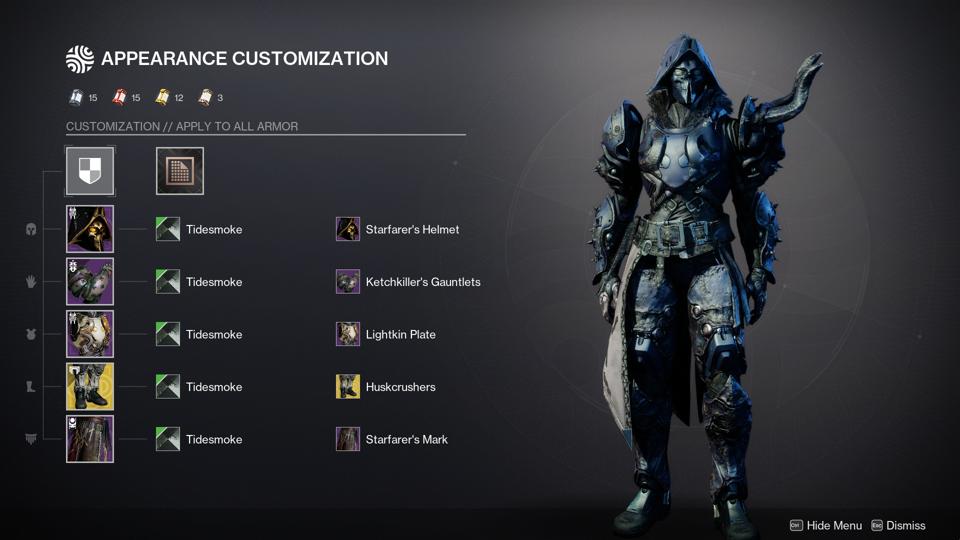Choose the gauntlets armor slot thumbnail
960x540 pixels.
coord(90,282)
